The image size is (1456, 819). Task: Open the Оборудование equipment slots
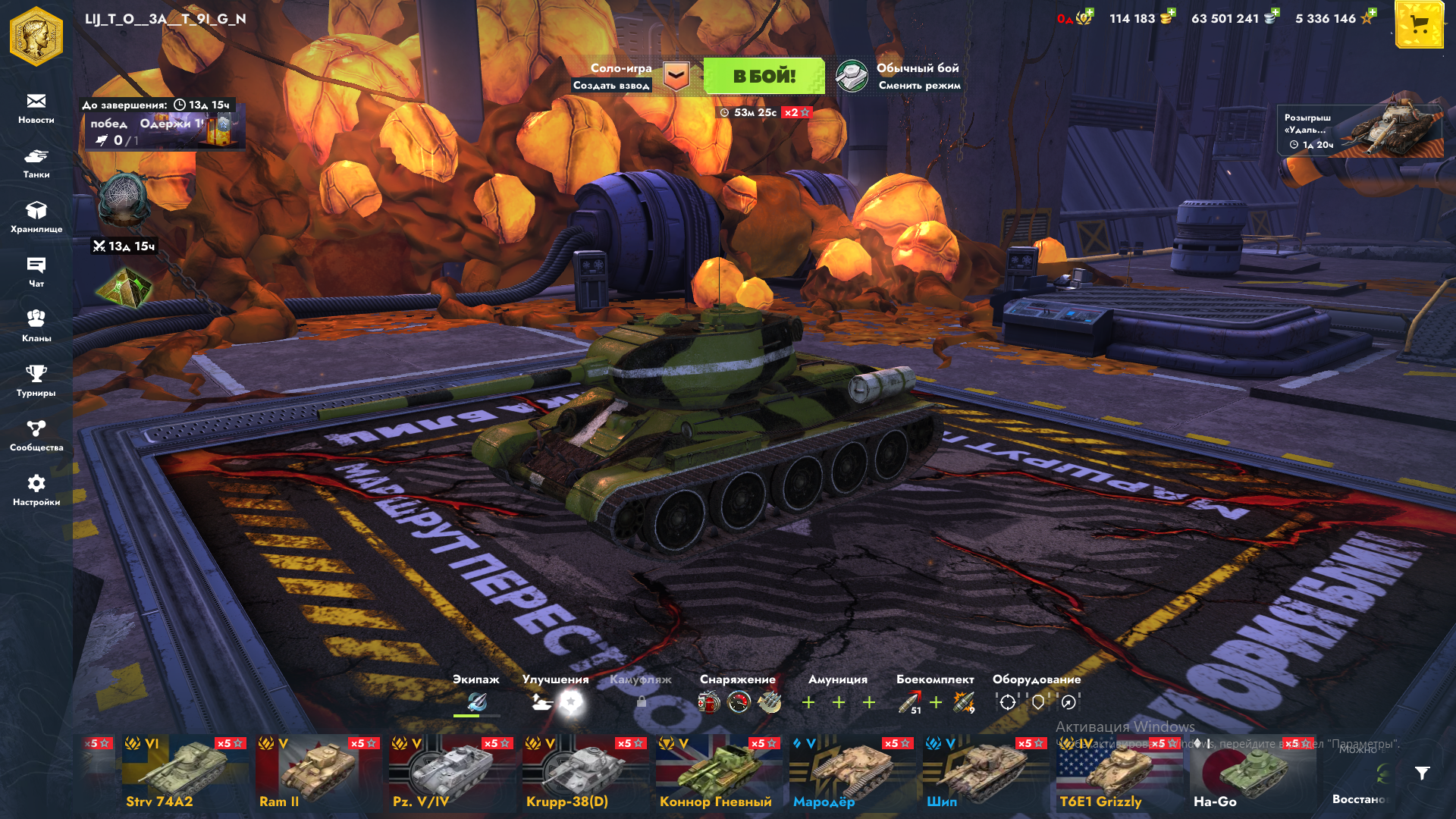(x=1037, y=695)
